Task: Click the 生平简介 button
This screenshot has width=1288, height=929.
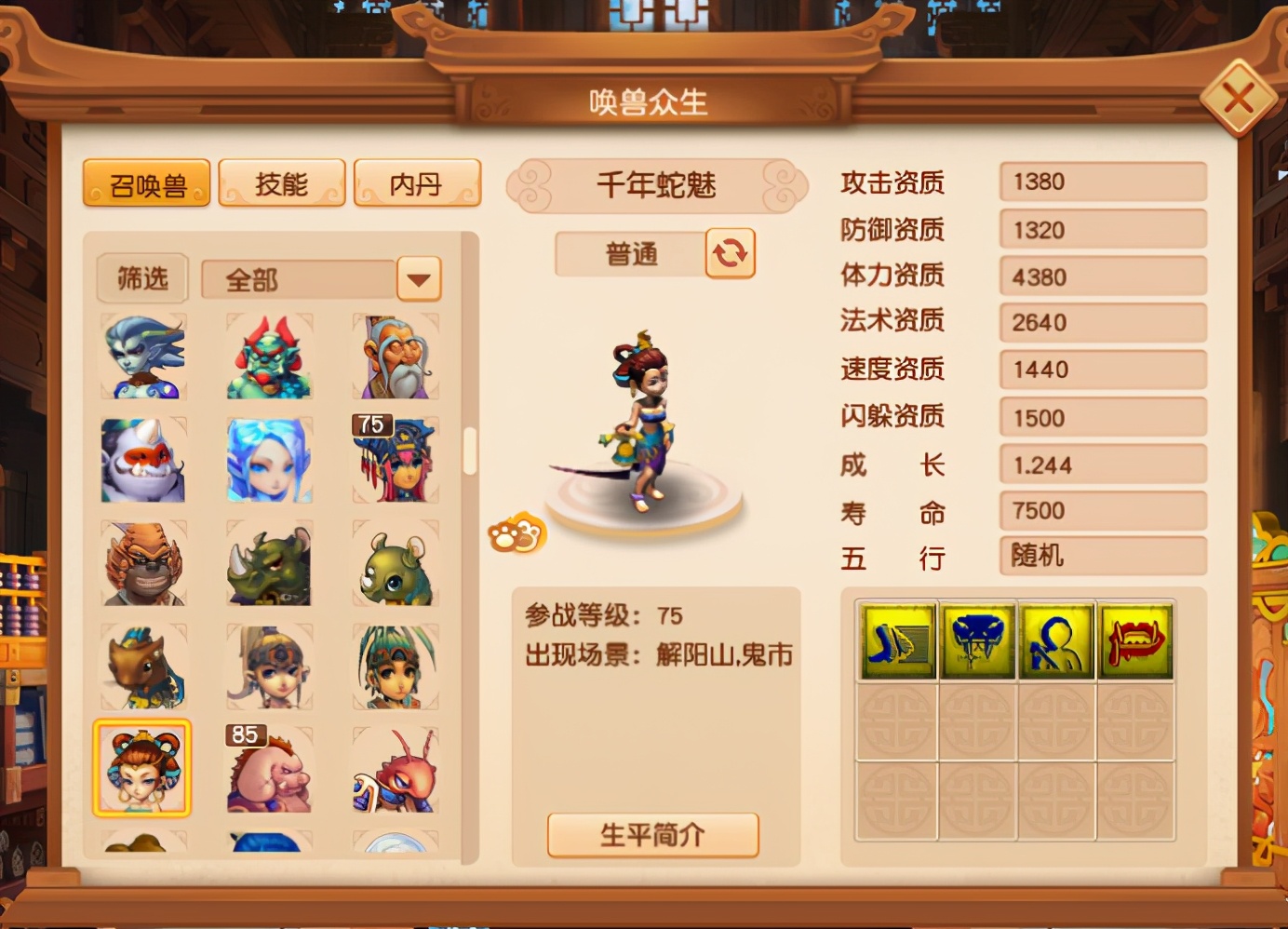Action: pyautogui.click(x=653, y=834)
